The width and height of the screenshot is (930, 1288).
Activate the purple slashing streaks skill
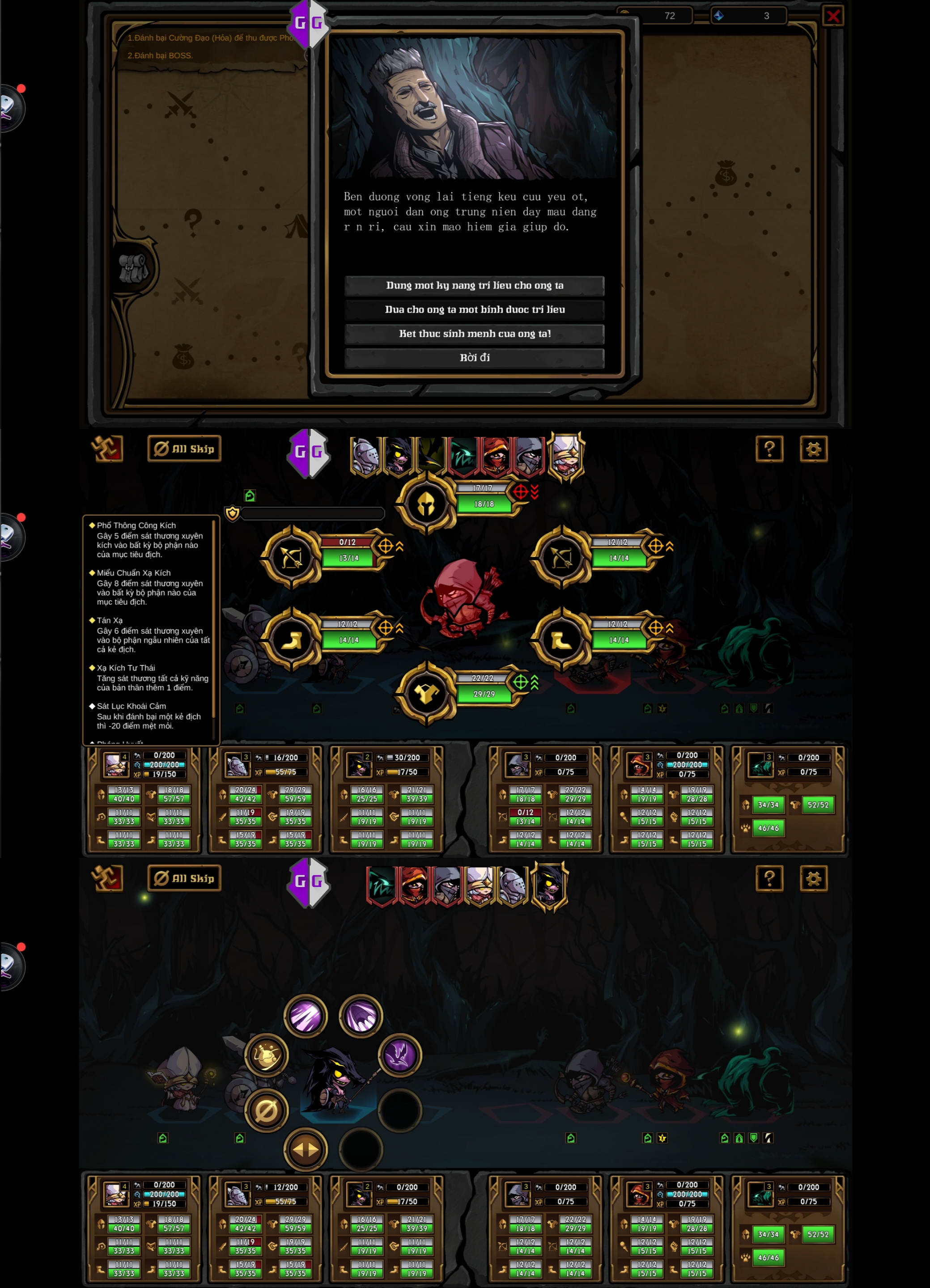pyautogui.click(x=306, y=1016)
